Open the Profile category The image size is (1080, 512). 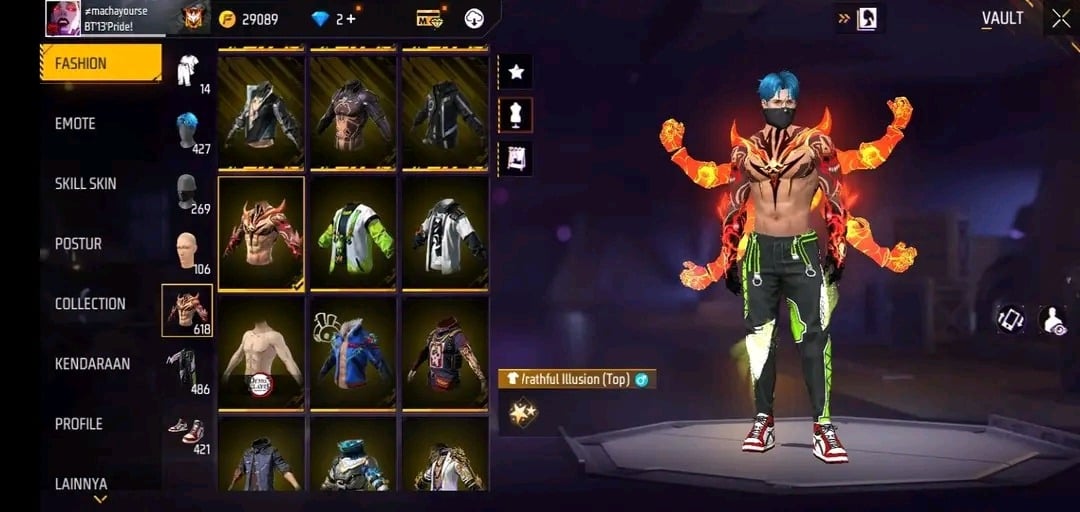79,424
